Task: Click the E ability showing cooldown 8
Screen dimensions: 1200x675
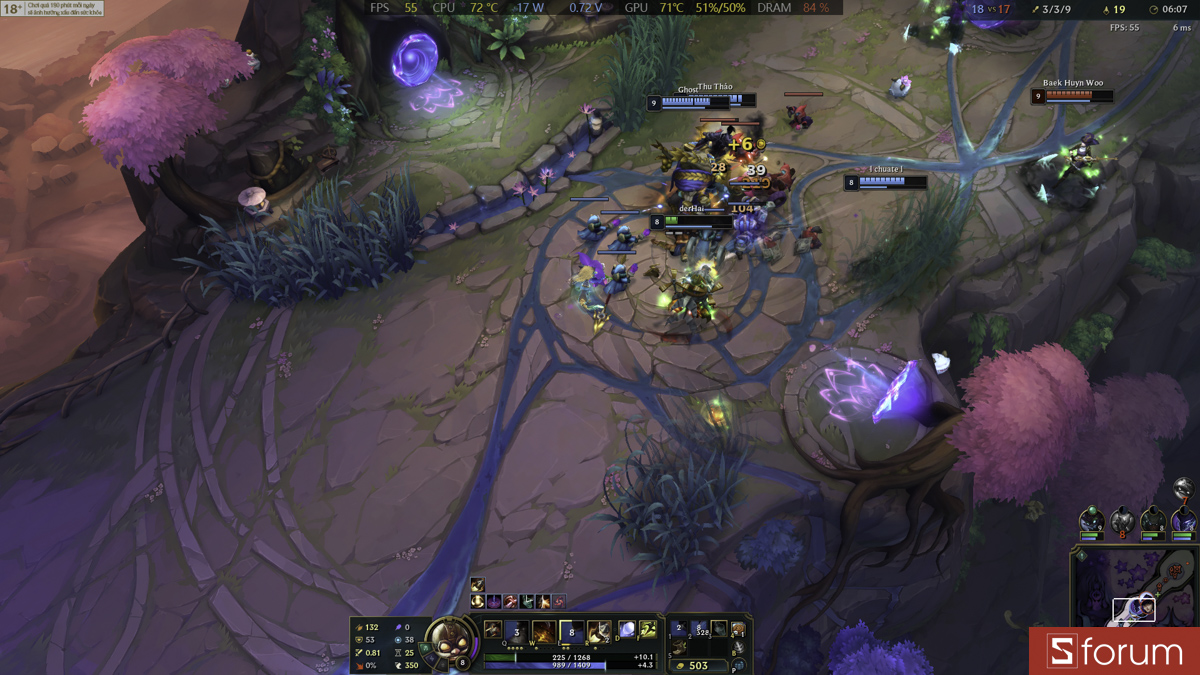Action: tap(571, 632)
